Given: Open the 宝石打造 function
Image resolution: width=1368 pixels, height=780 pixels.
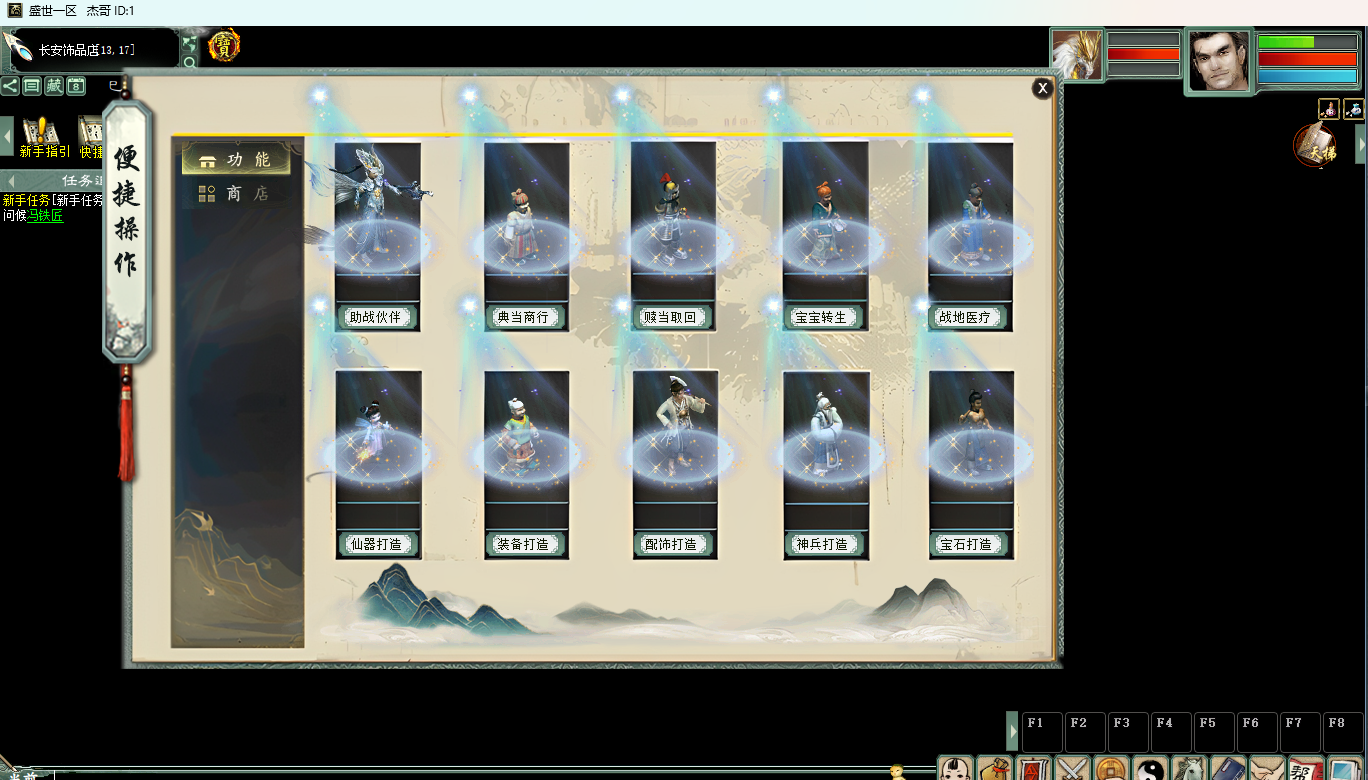Looking at the screenshot, I should (x=966, y=545).
